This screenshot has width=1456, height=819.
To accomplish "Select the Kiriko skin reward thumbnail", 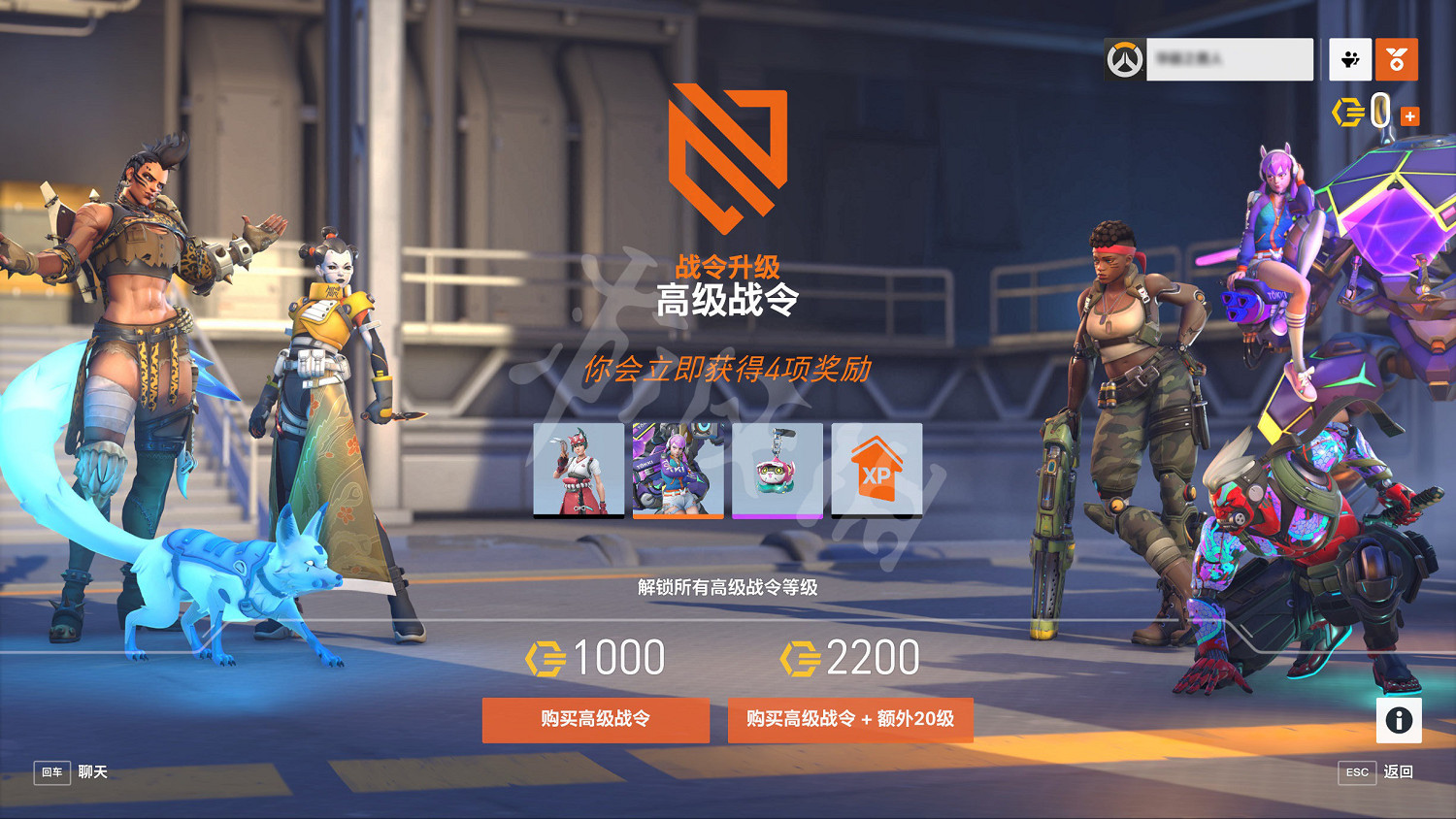I will click(579, 470).
